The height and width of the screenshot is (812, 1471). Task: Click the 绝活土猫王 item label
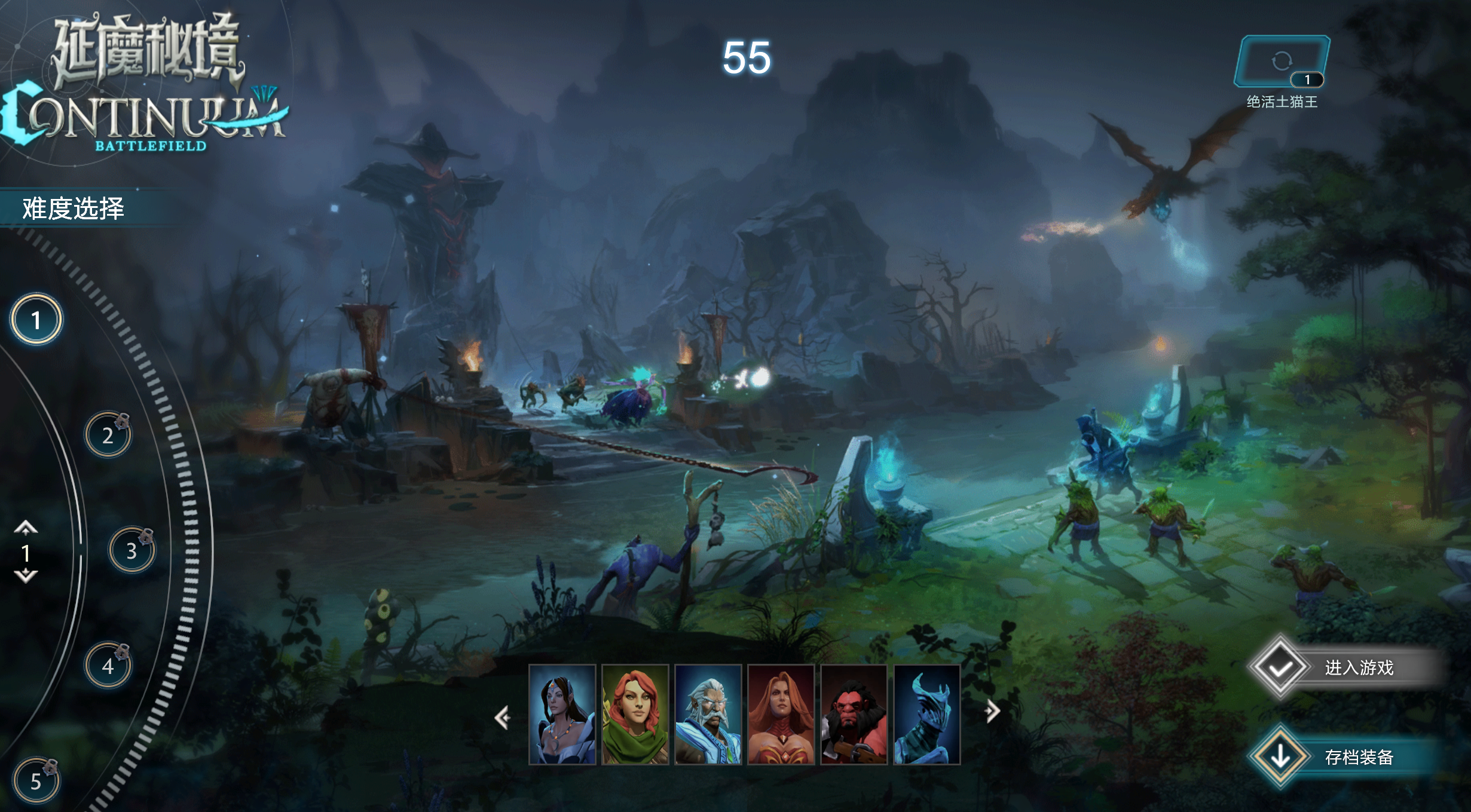[1283, 102]
